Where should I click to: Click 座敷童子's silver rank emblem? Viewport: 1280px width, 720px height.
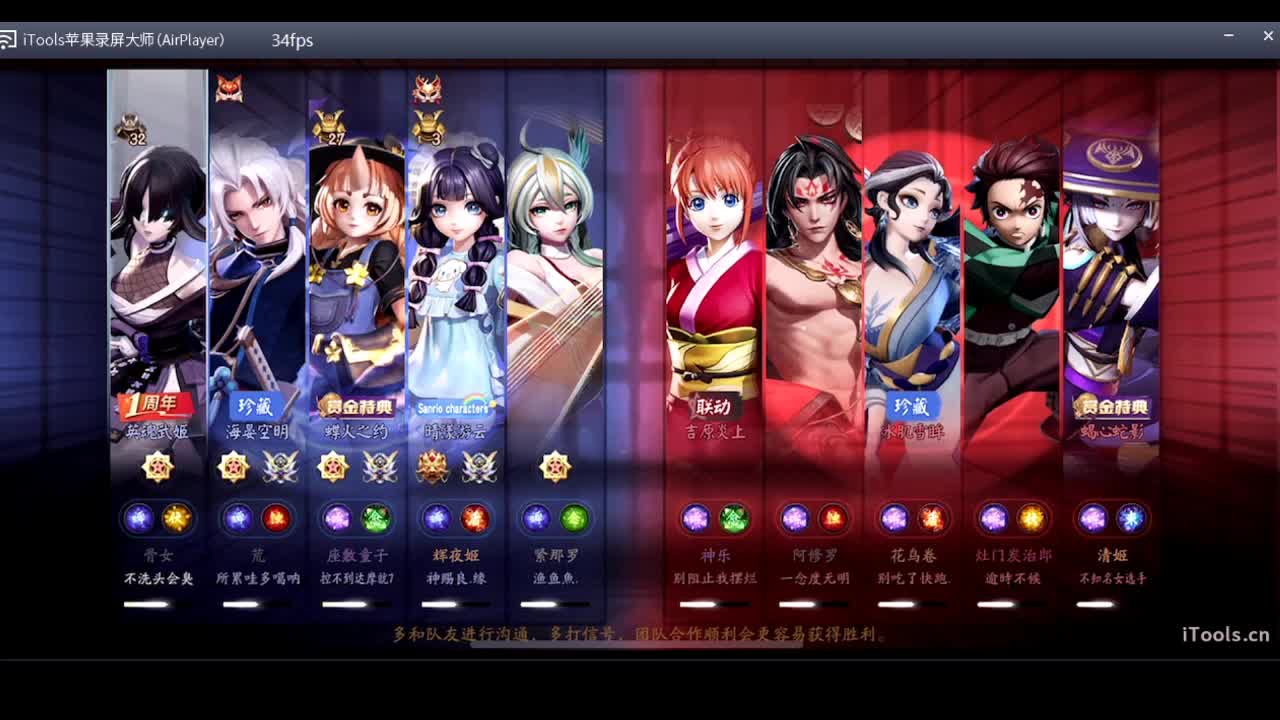coord(381,467)
